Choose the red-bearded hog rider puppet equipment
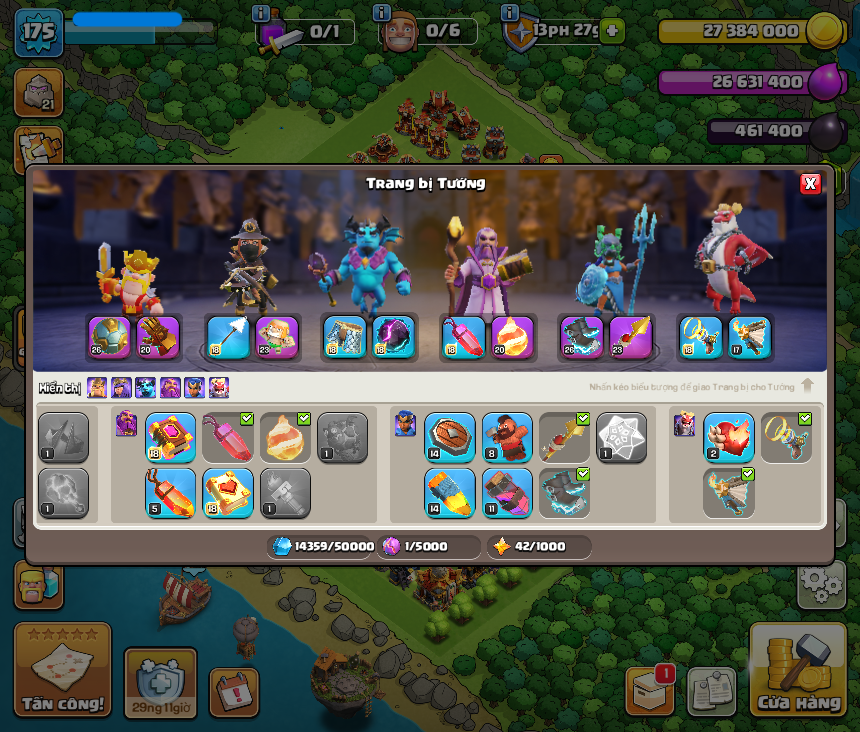Screen dimensions: 860x732 (x=507, y=438)
